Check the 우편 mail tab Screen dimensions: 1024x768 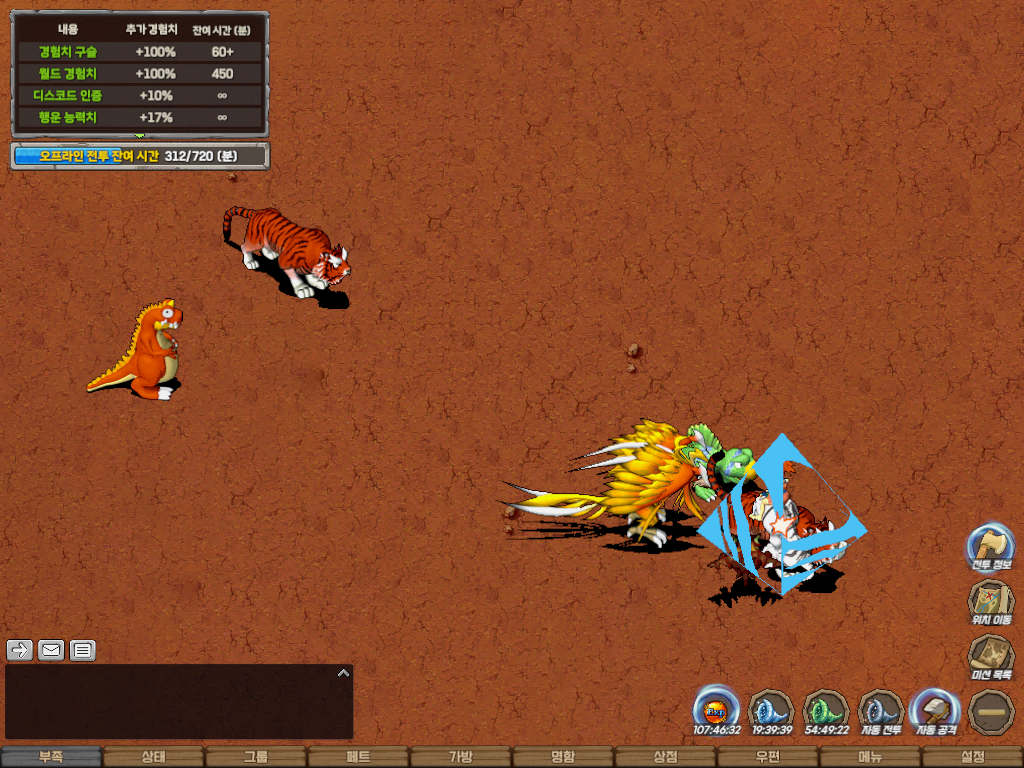pos(767,757)
